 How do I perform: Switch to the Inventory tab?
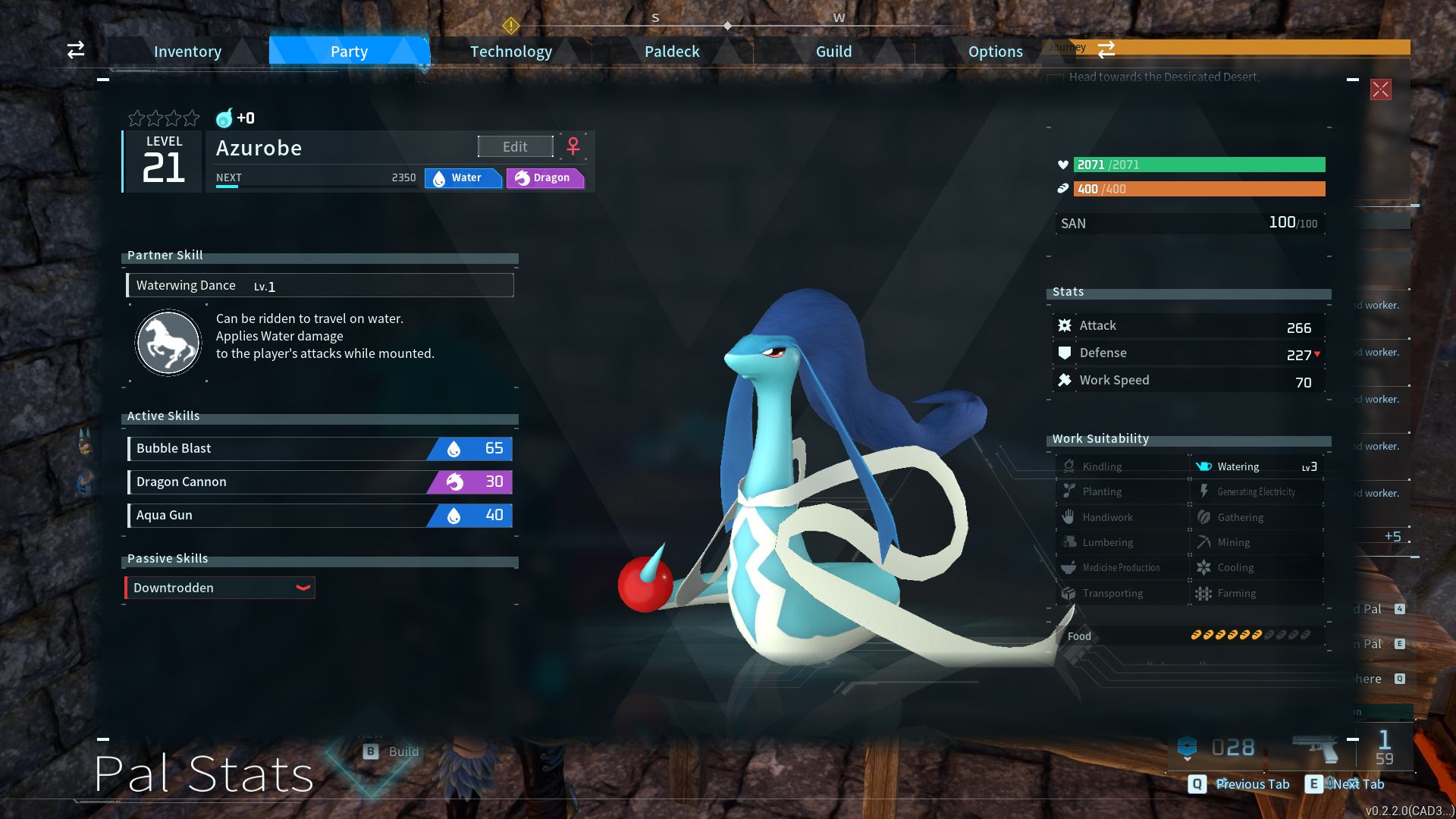(187, 52)
